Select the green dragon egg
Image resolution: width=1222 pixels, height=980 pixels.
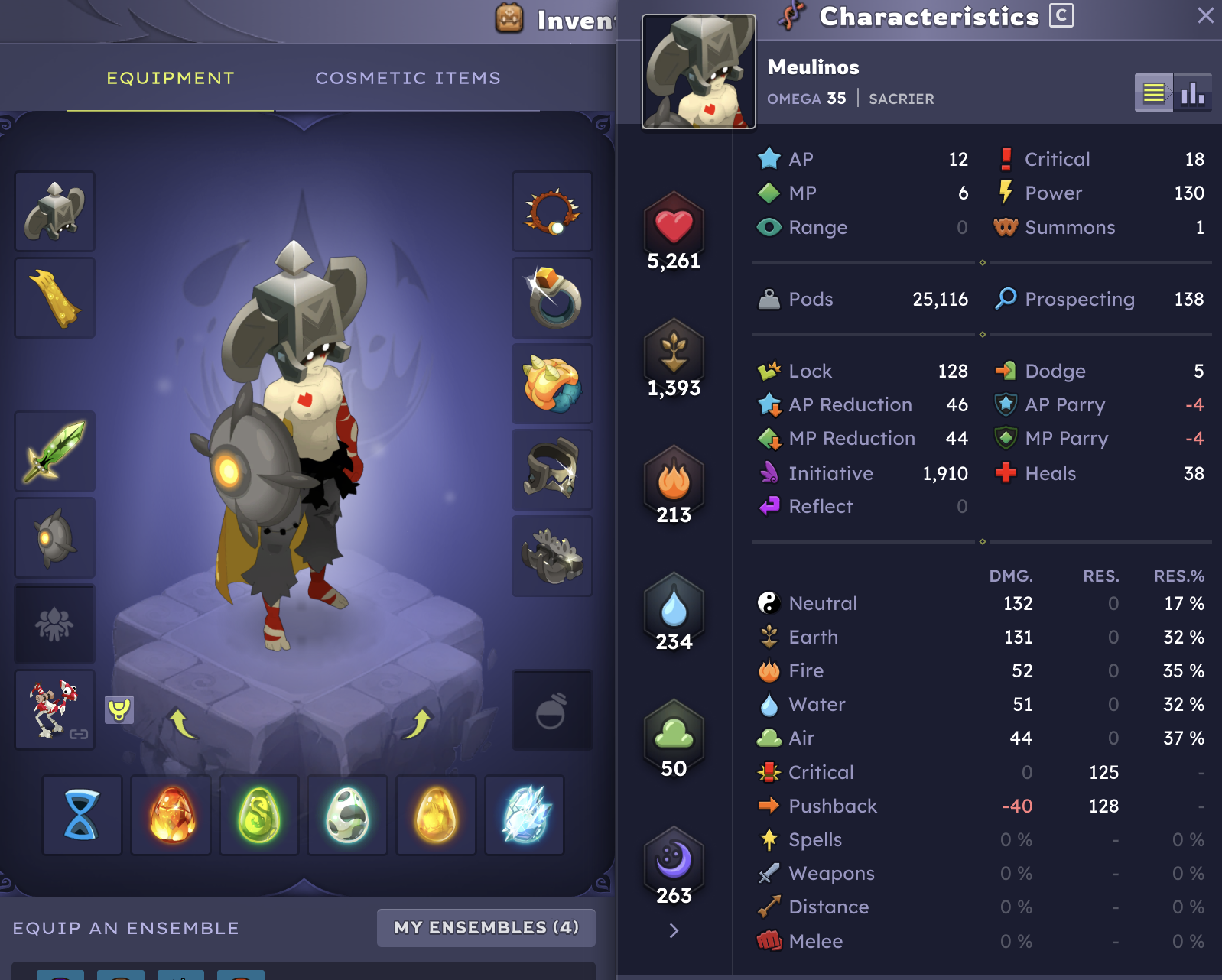click(258, 815)
